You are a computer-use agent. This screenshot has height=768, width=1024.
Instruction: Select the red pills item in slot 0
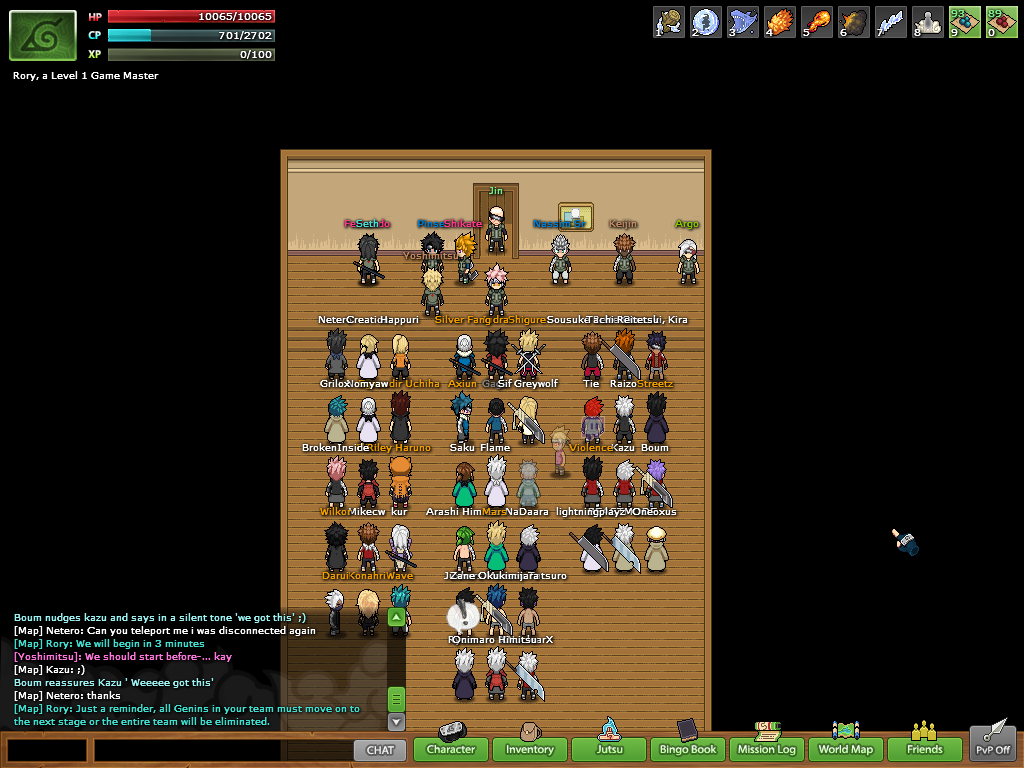[1001, 22]
